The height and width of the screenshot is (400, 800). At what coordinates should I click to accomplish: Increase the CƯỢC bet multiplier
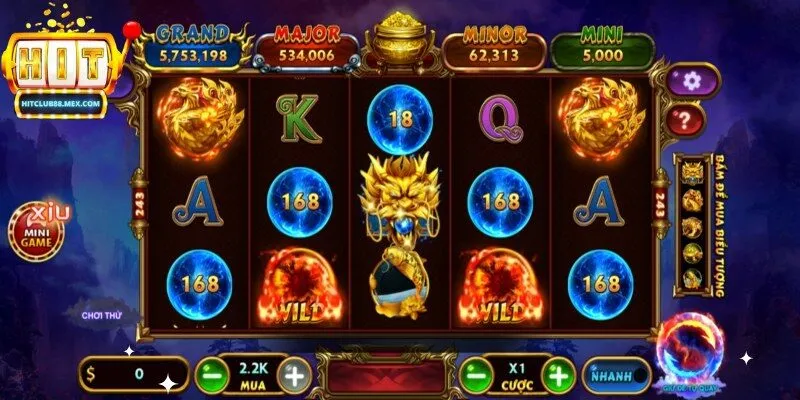pos(560,376)
